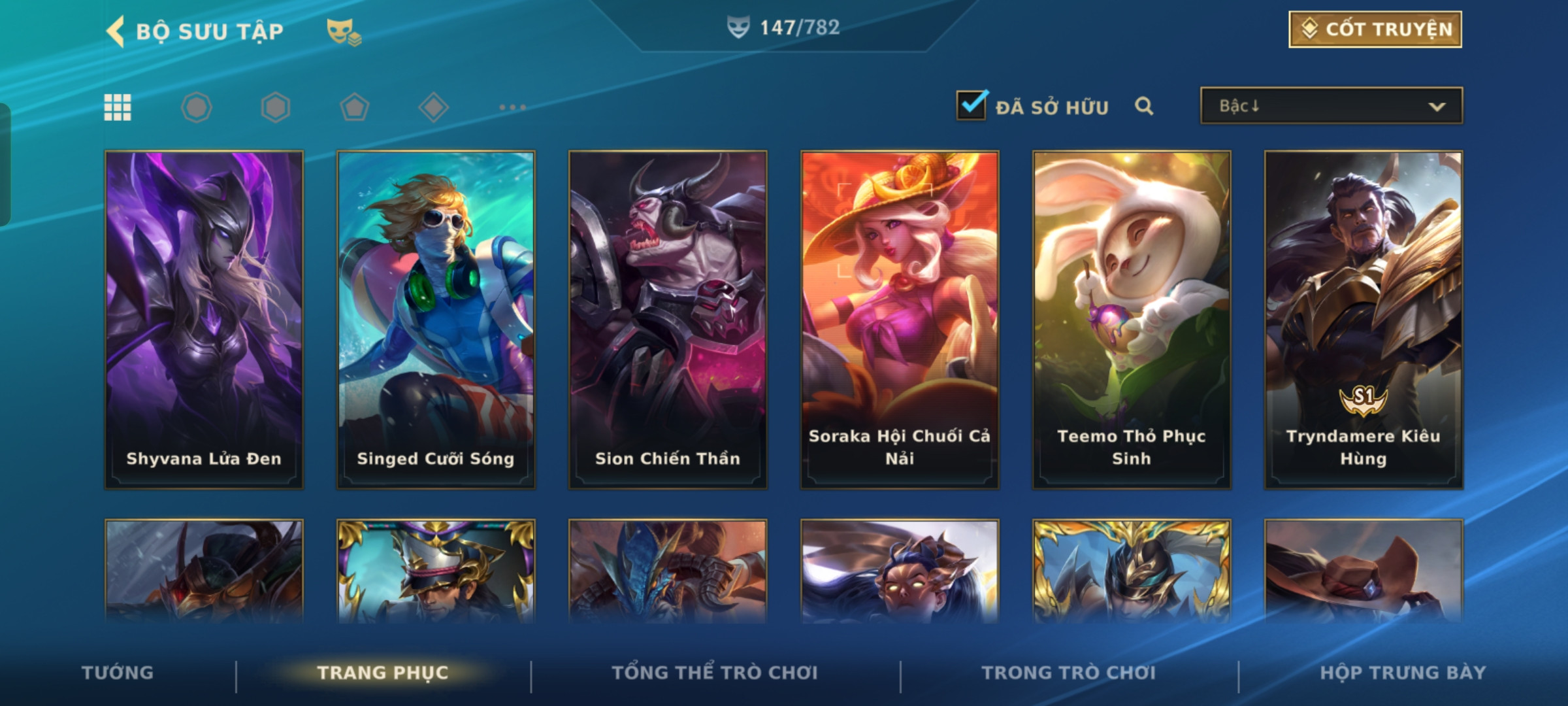1568x706 pixels.
Task: Select the Shyvana Lửa Đen skin card
Action: pos(204,320)
